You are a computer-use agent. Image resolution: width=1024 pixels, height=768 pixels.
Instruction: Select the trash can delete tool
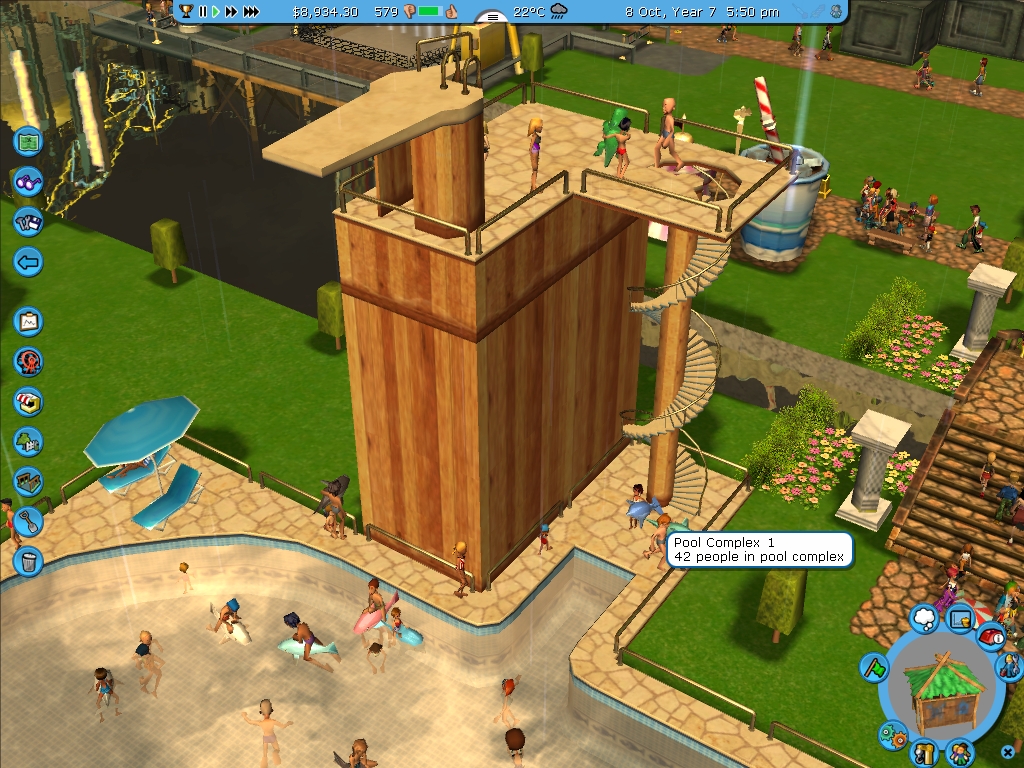(28, 560)
